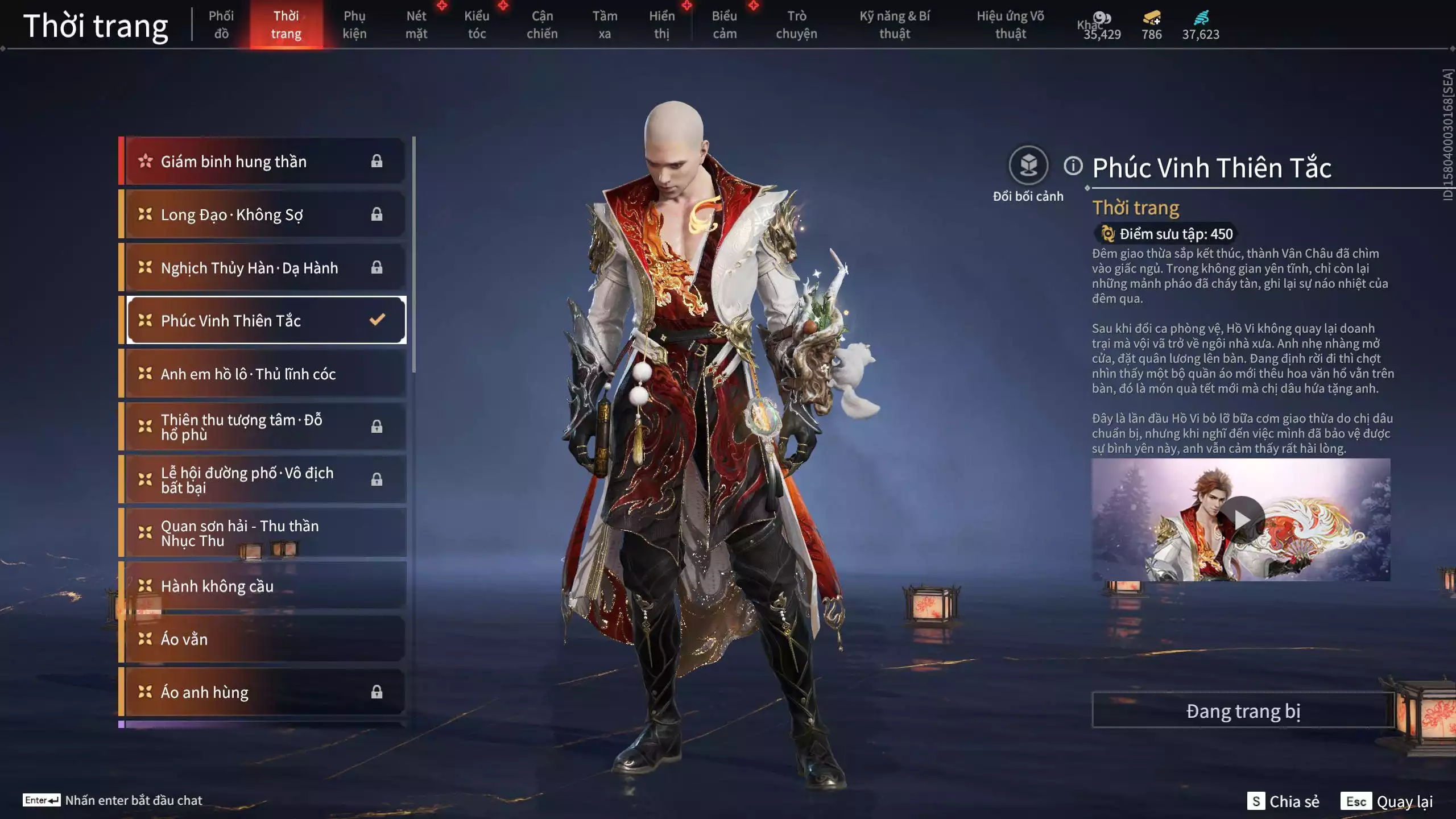Switch to the Kiểu tóc tab

coord(477,25)
